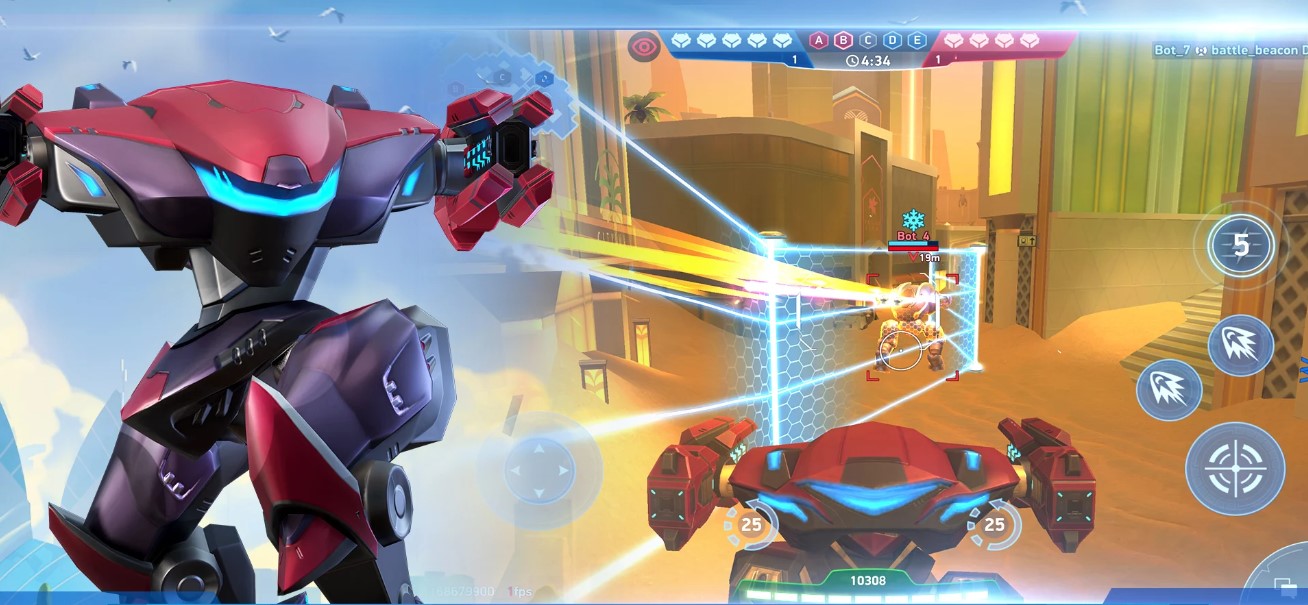The image size is (1308, 605).
Task: Tap the virtual movement joystick
Action: 539,470
